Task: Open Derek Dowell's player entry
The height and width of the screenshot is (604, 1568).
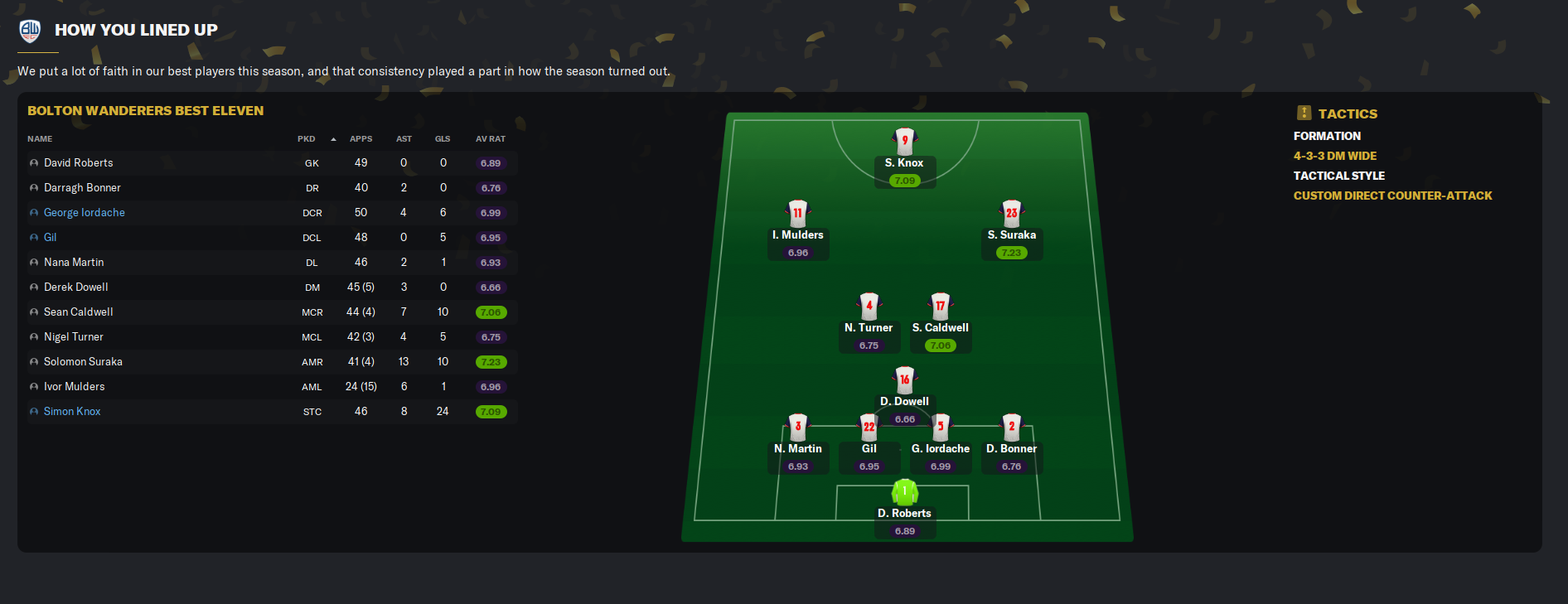Action: pos(76,288)
